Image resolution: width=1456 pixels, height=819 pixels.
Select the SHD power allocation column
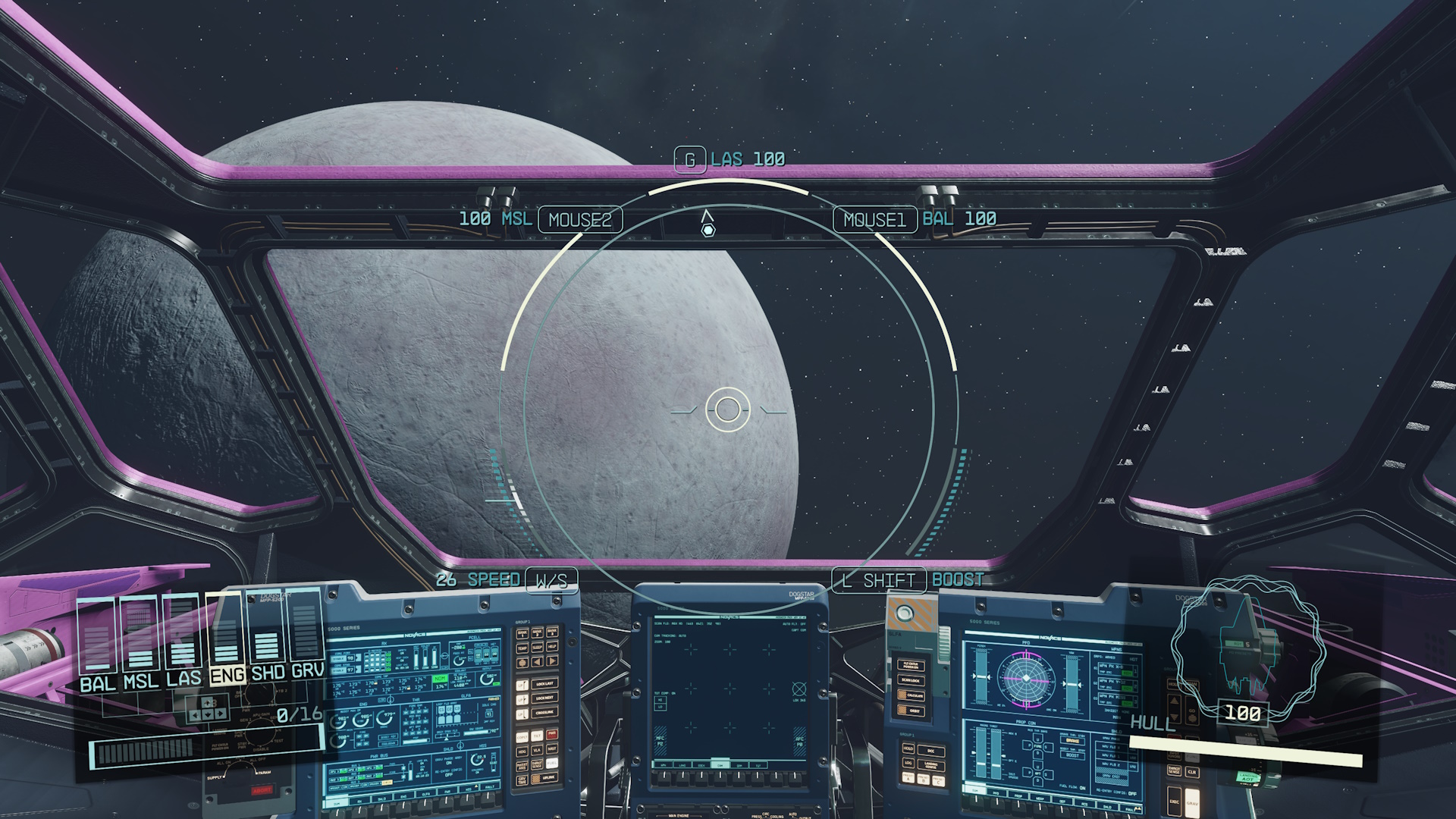[266, 635]
